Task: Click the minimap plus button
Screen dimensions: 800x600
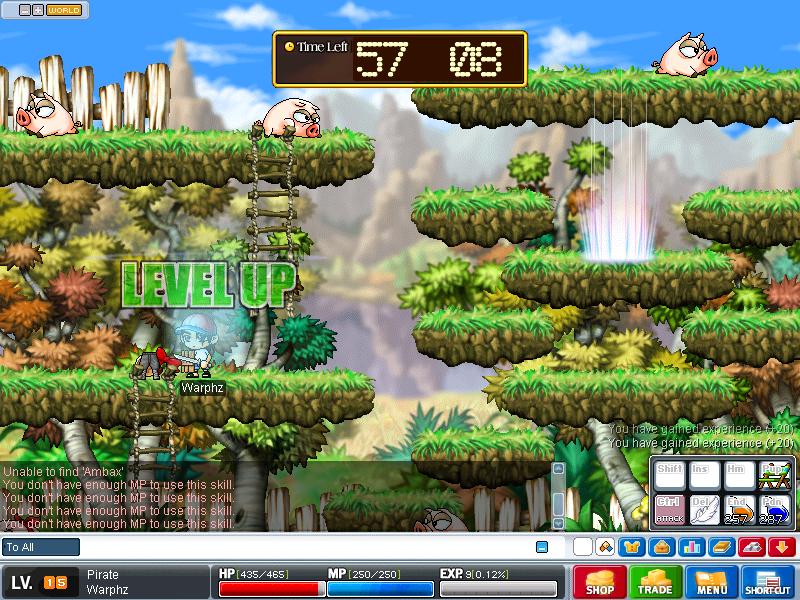Action: click(38, 10)
